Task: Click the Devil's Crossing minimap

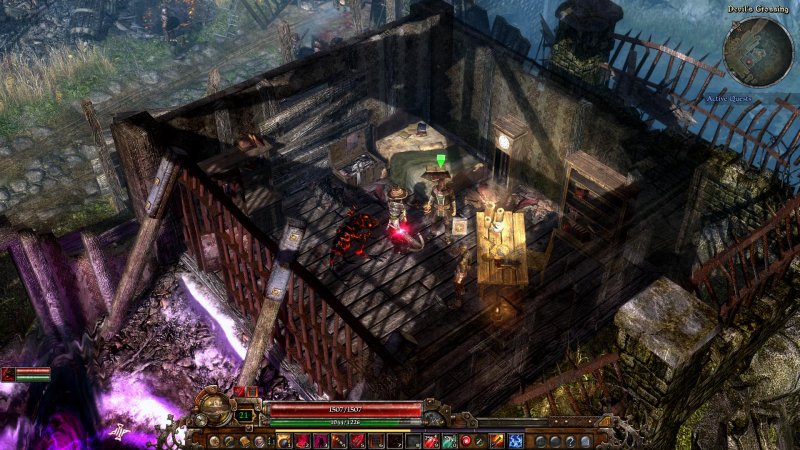Action: tap(758, 51)
